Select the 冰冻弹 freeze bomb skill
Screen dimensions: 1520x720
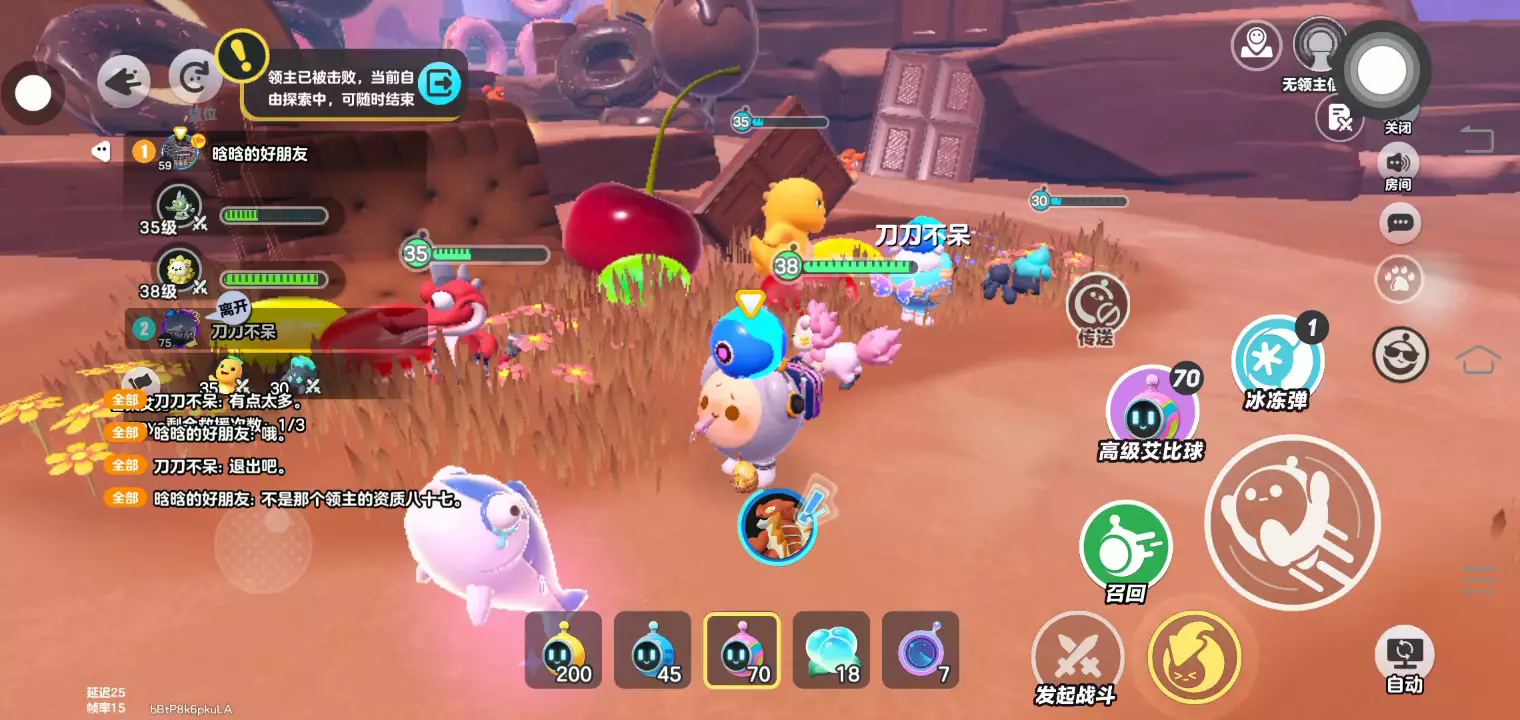pyautogui.click(x=1277, y=361)
